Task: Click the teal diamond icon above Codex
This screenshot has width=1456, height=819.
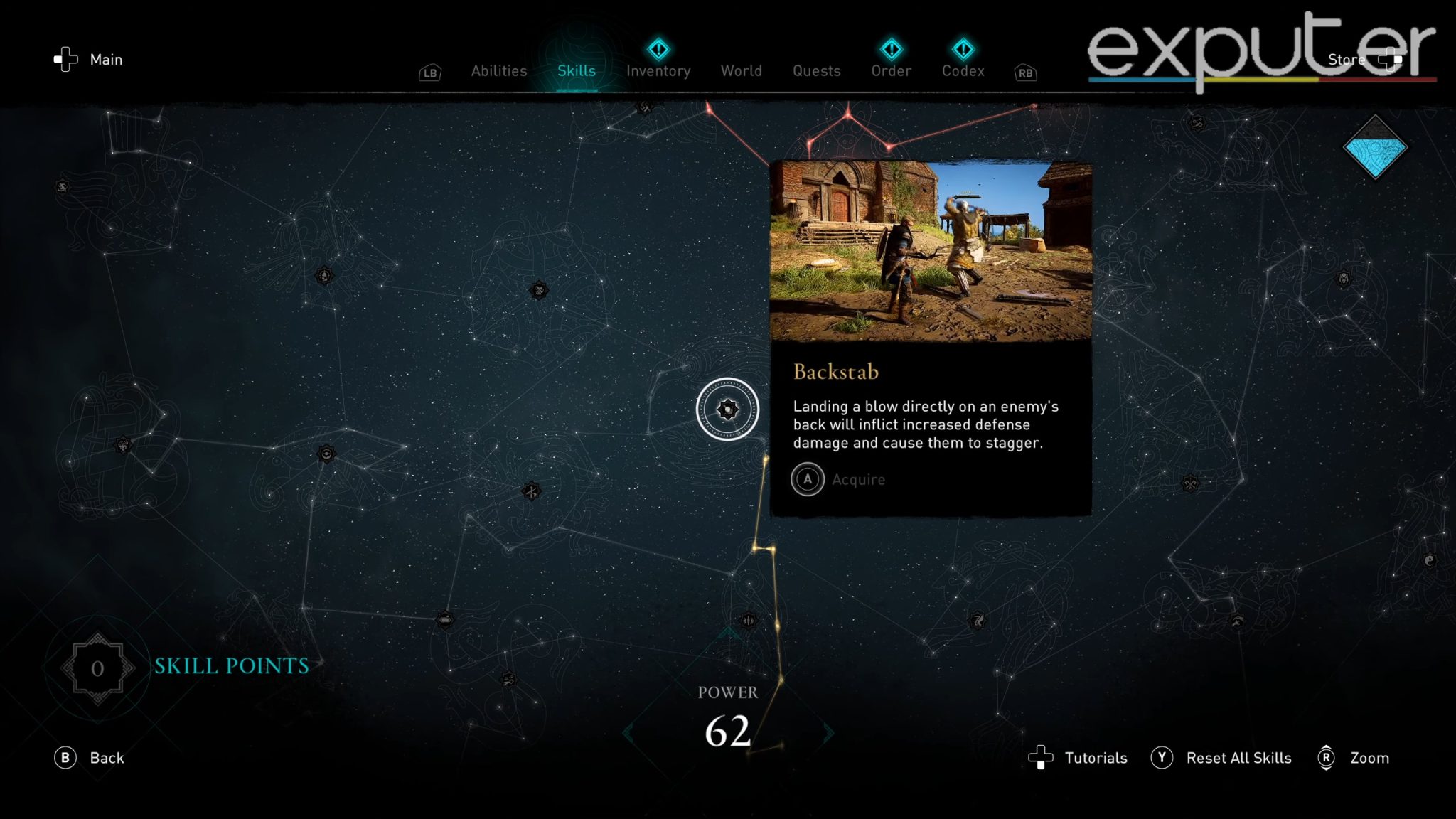Action: tap(963, 48)
